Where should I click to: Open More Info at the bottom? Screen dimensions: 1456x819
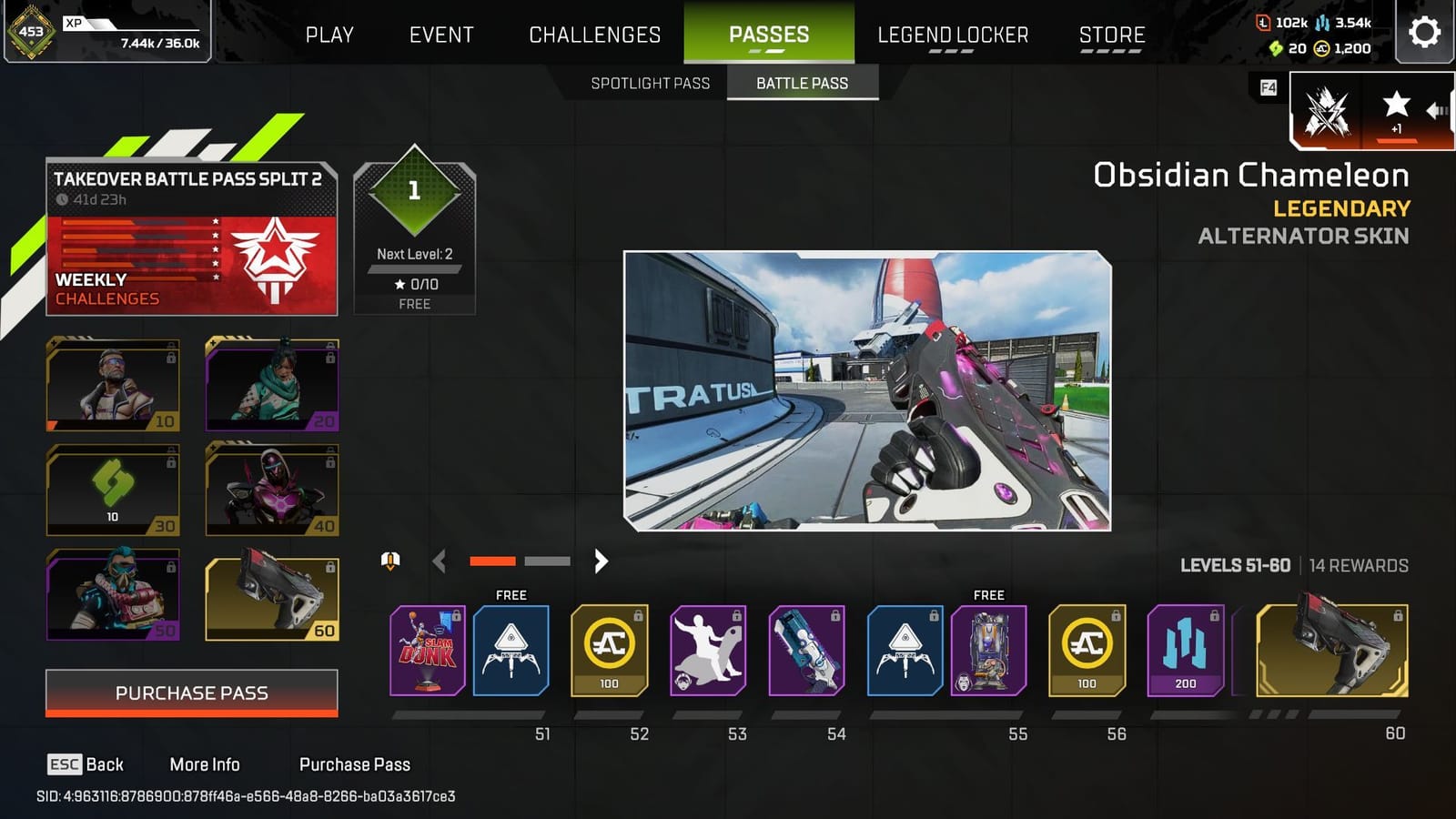click(x=206, y=764)
